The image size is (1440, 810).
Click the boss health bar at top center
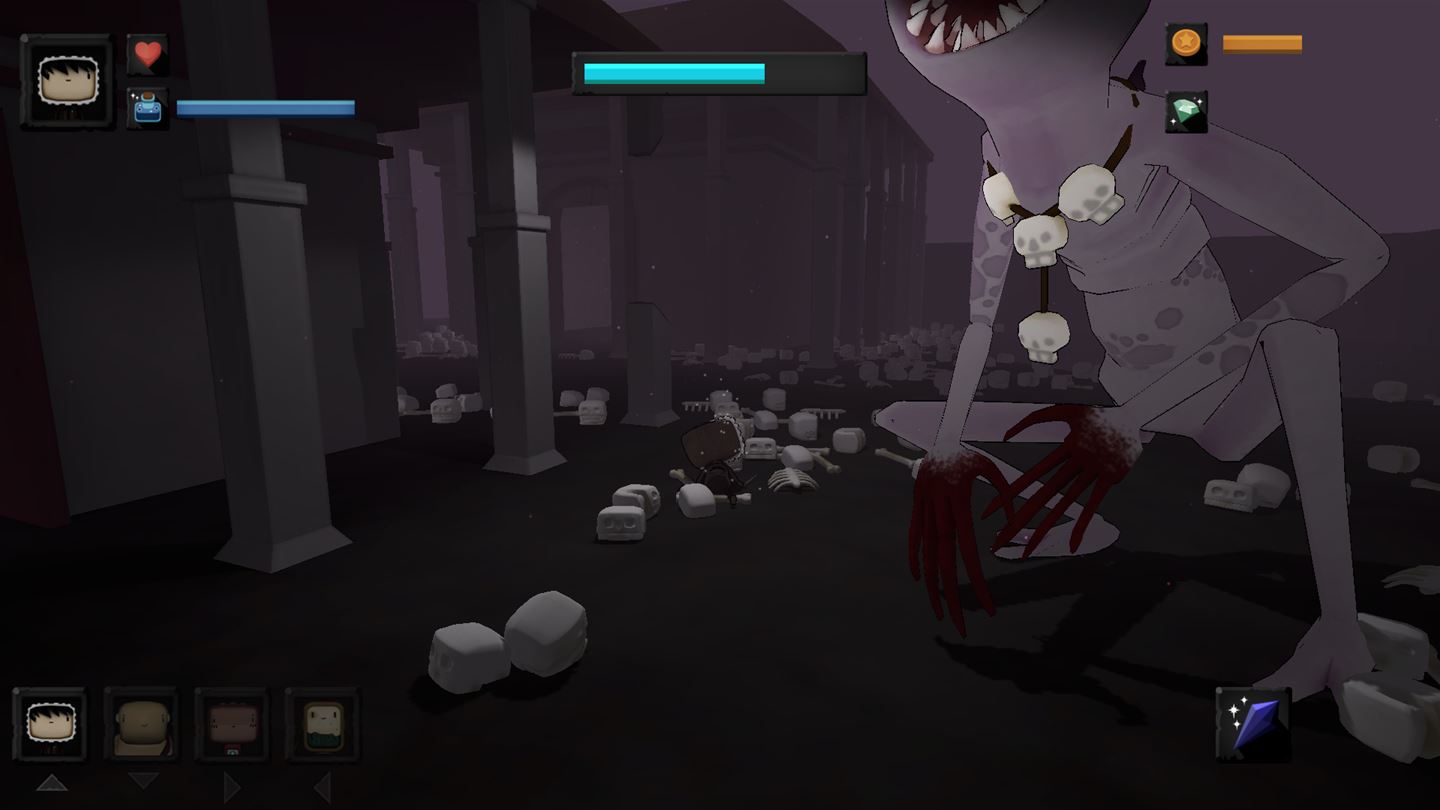coord(718,70)
